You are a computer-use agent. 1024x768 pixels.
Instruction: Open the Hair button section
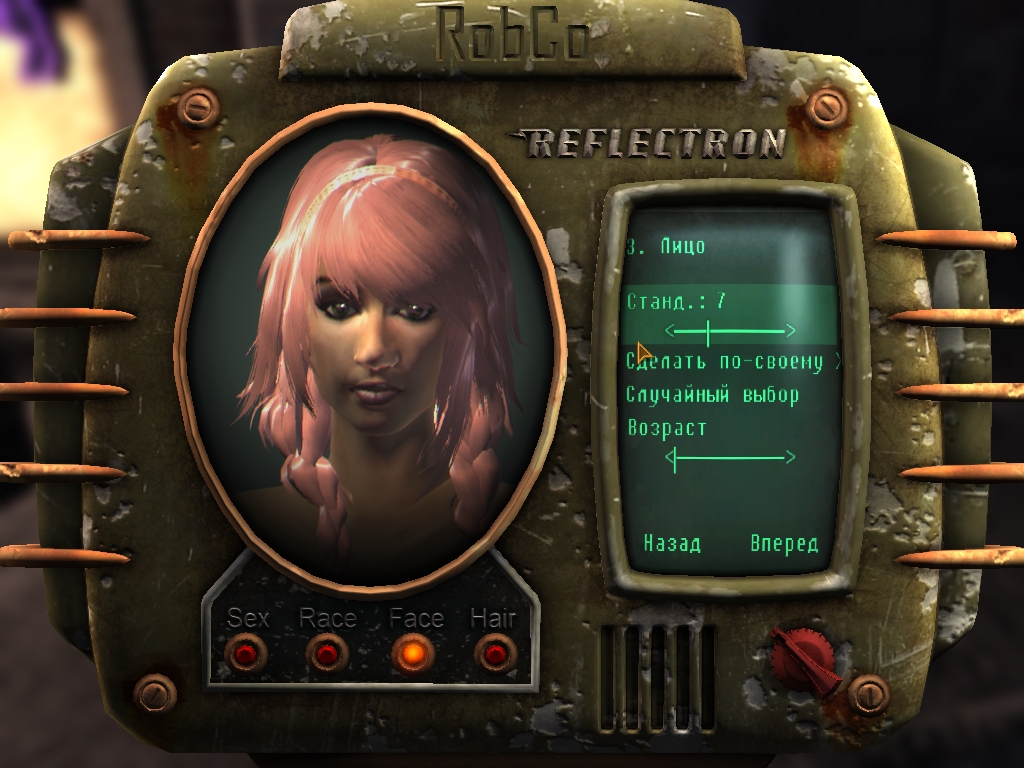point(494,655)
